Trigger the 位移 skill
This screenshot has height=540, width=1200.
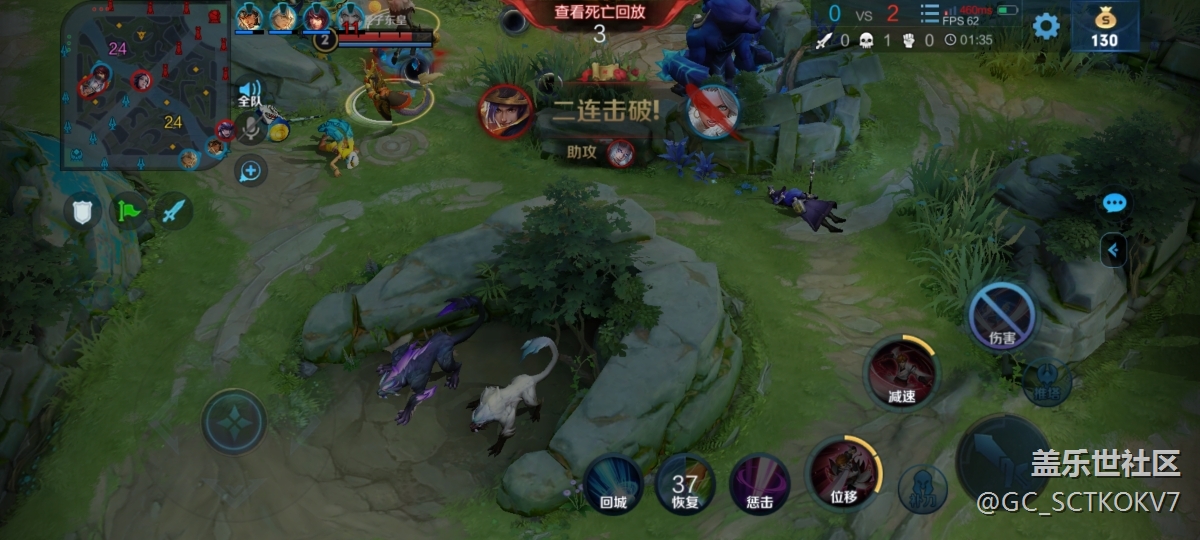843,473
